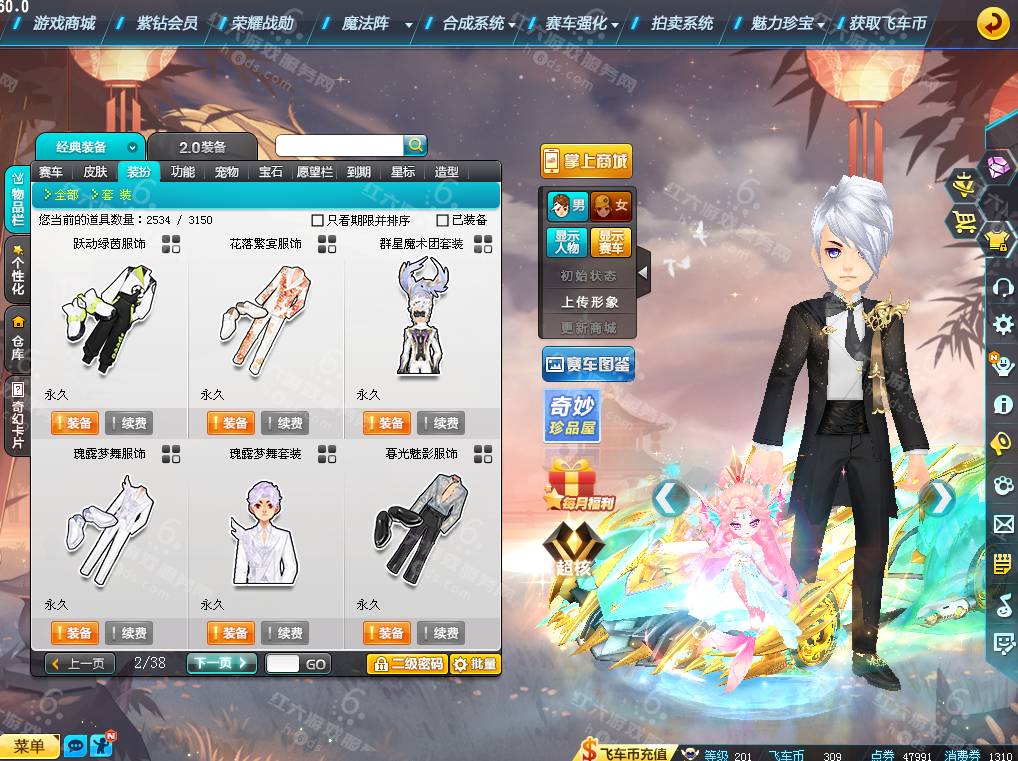Select the 宠物 category tab
This screenshot has width=1018, height=761.
[227, 172]
